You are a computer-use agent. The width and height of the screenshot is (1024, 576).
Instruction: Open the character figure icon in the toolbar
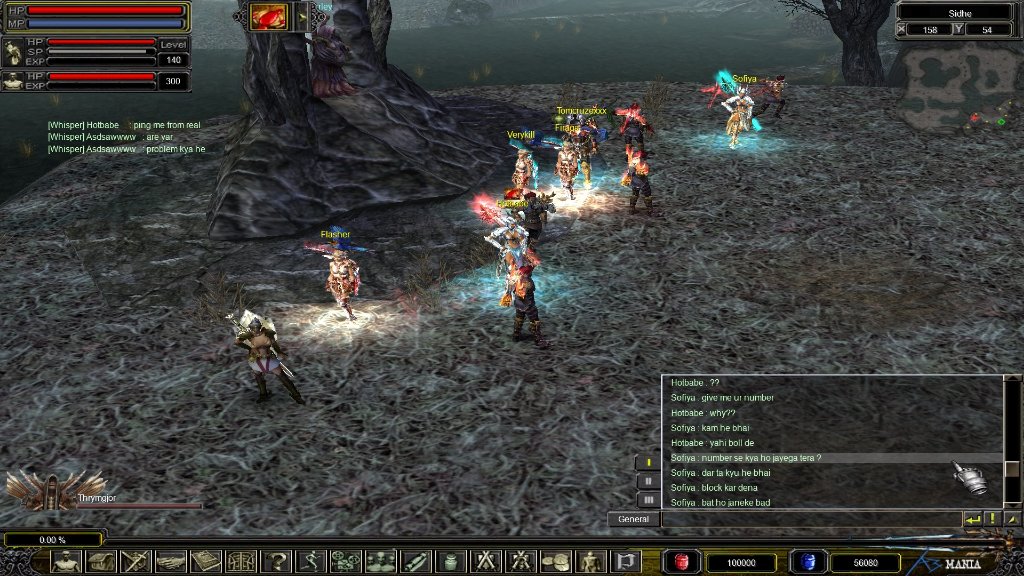[67, 562]
